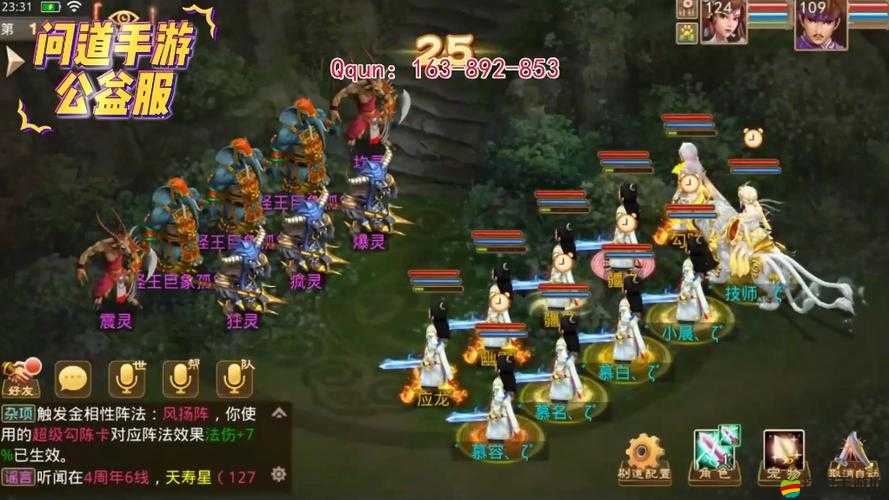Click the paw print pet icon

tap(687, 32)
